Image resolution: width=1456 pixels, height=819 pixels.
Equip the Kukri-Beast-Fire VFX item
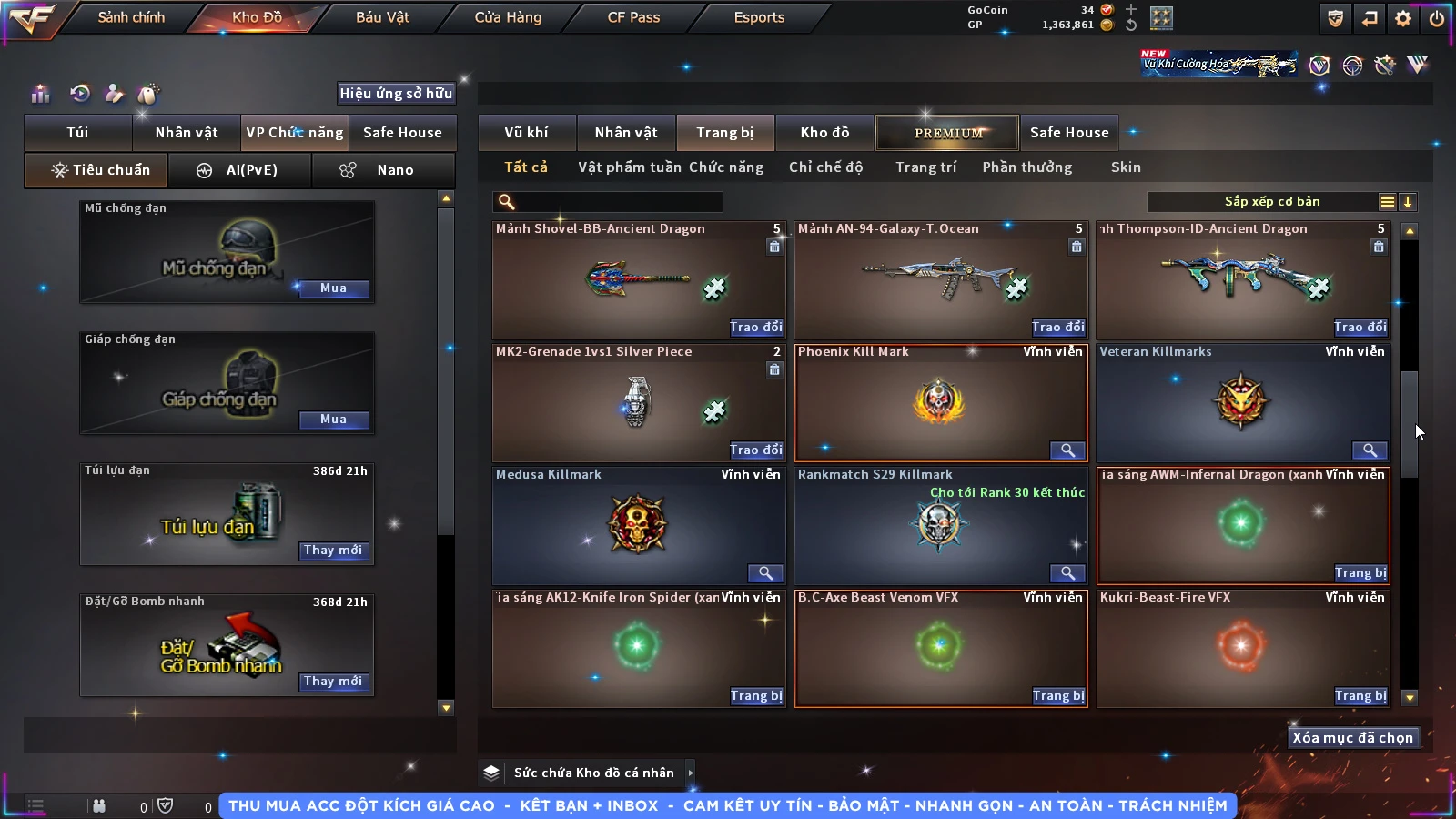(x=1360, y=695)
